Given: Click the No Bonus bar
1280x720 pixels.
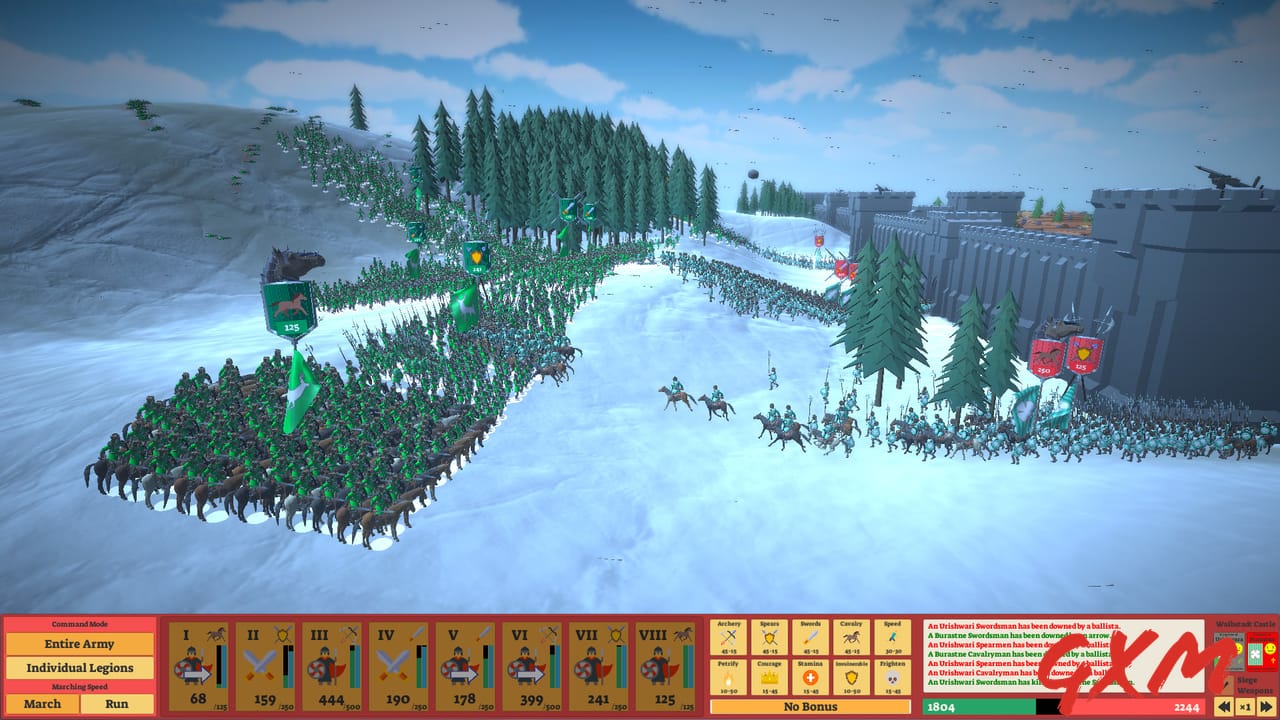Looking at the screenshot, I should pos(808,706).
